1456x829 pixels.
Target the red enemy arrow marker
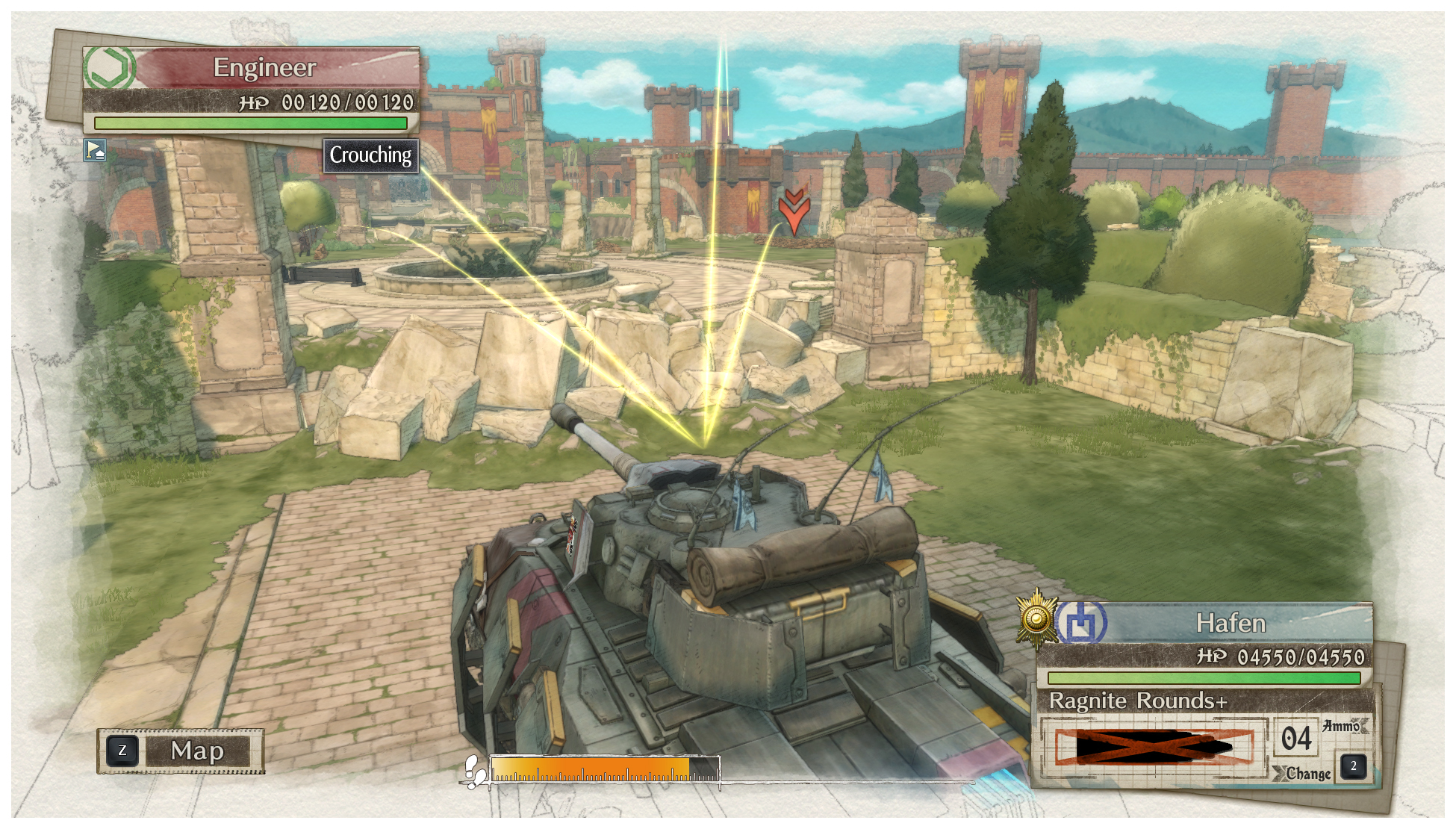click(794, 211)
